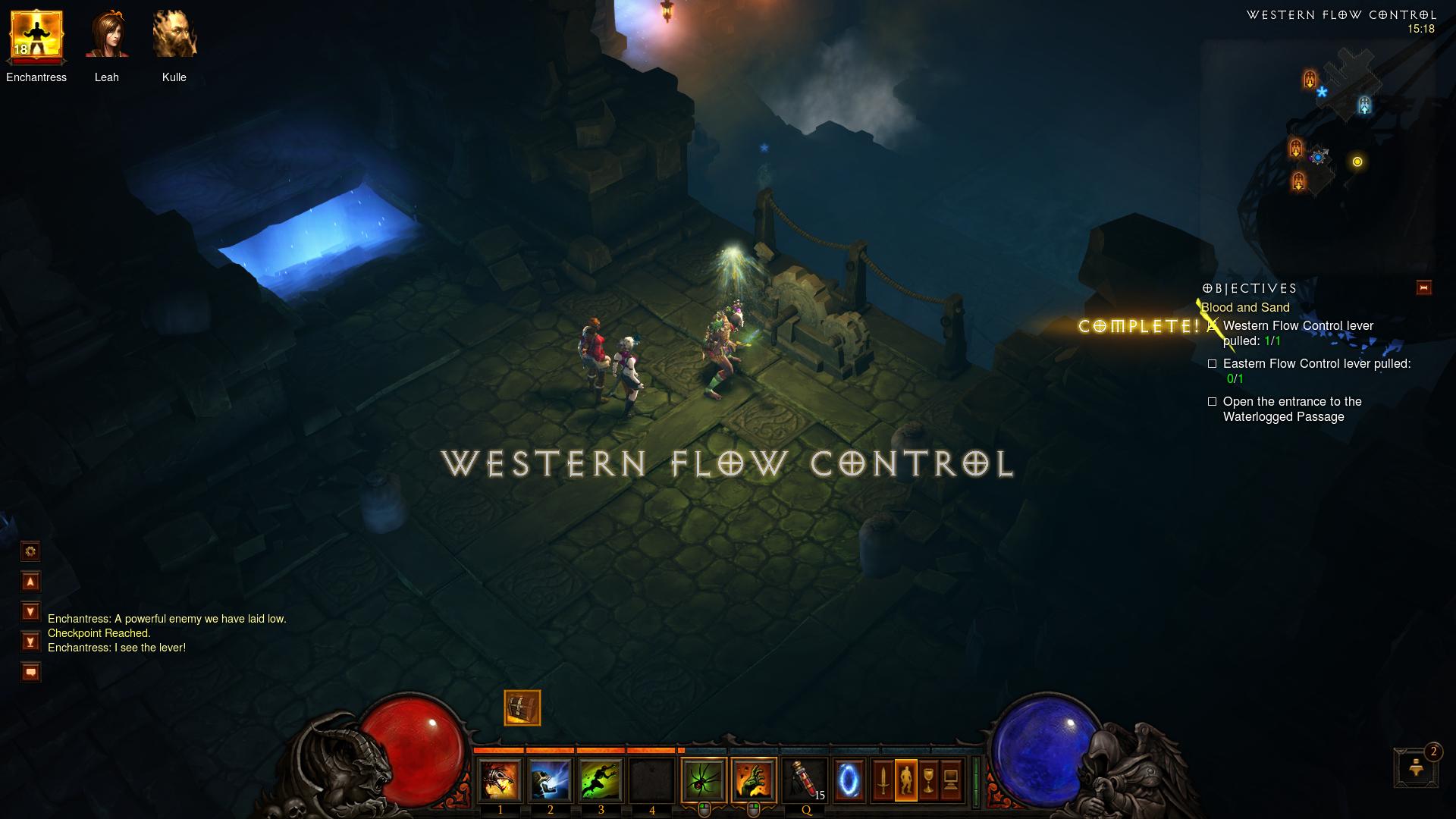Drink the red health potion
This screenshot has height=819, width=1456.
[x=805, y=780]
